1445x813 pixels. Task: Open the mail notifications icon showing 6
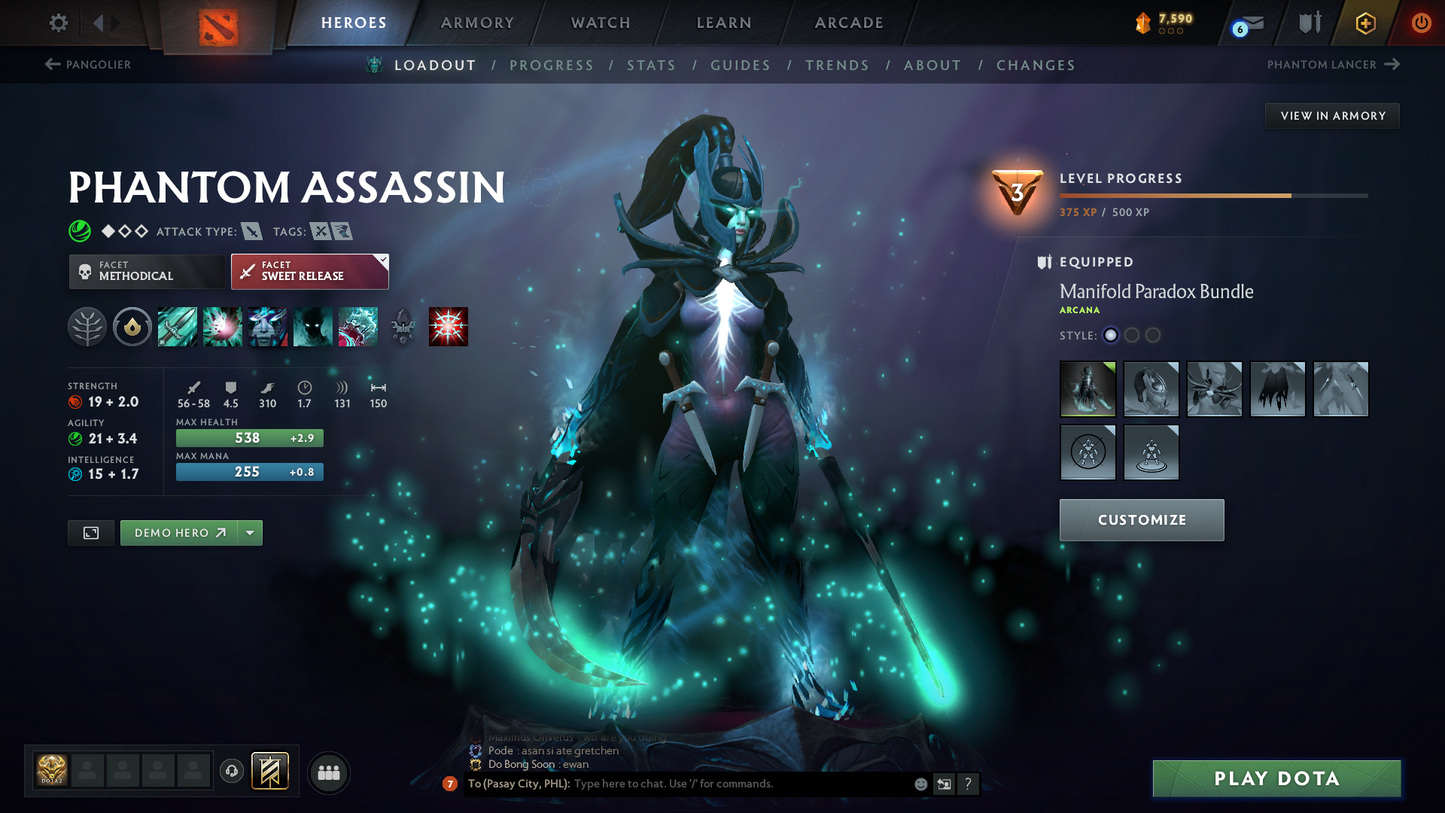1251,23
